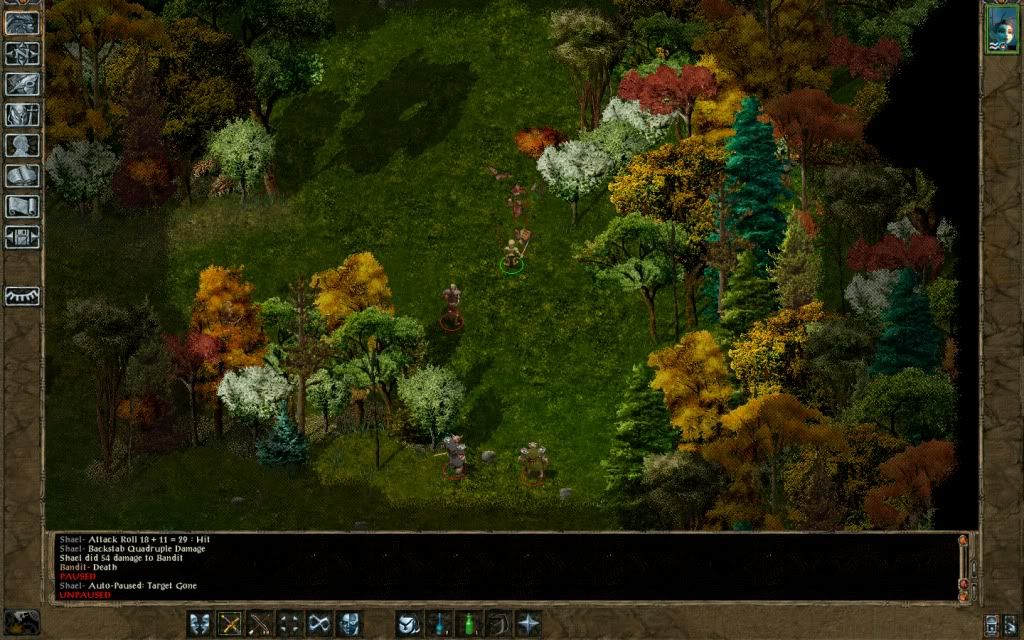The image size is (1024, 640).
Task: Open the mage spellbook
Action: click(x=22, y=176)
